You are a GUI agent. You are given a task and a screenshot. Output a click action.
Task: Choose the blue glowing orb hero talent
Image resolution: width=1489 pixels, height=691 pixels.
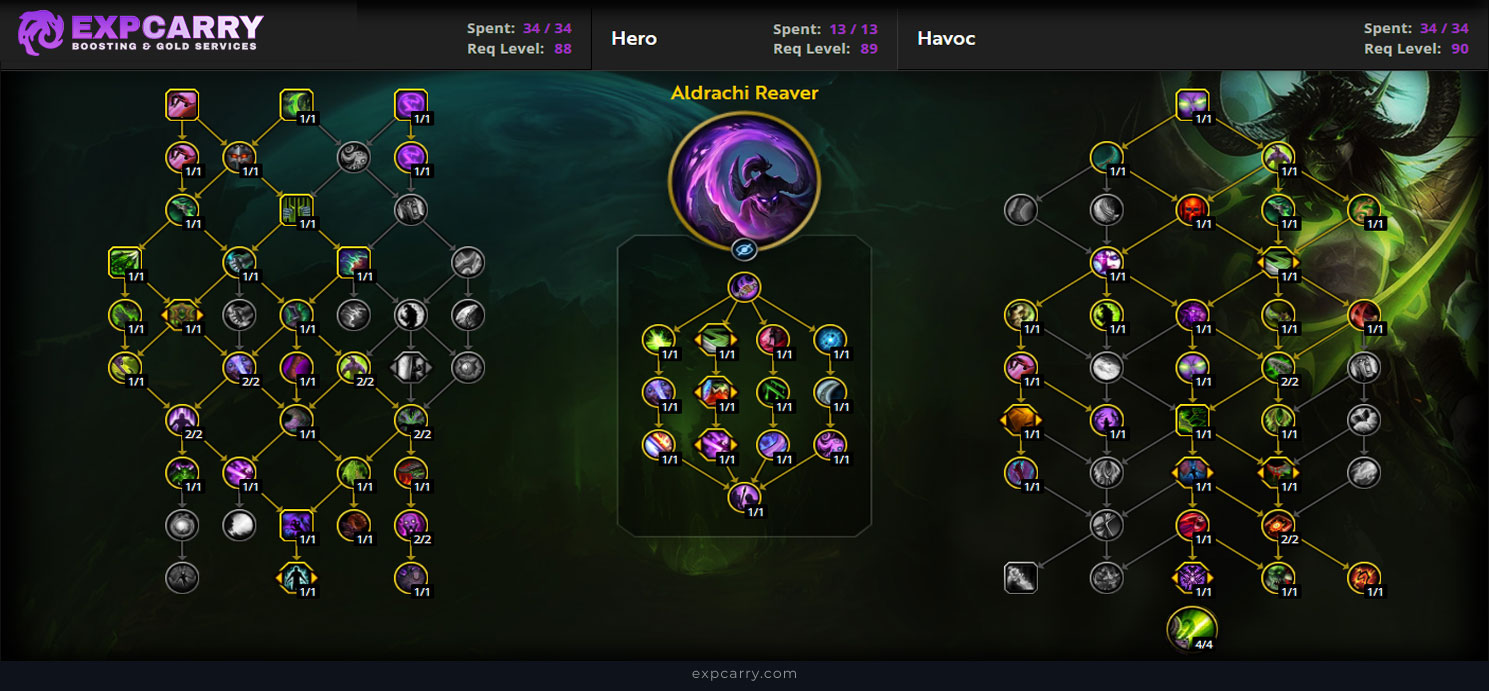829,340
